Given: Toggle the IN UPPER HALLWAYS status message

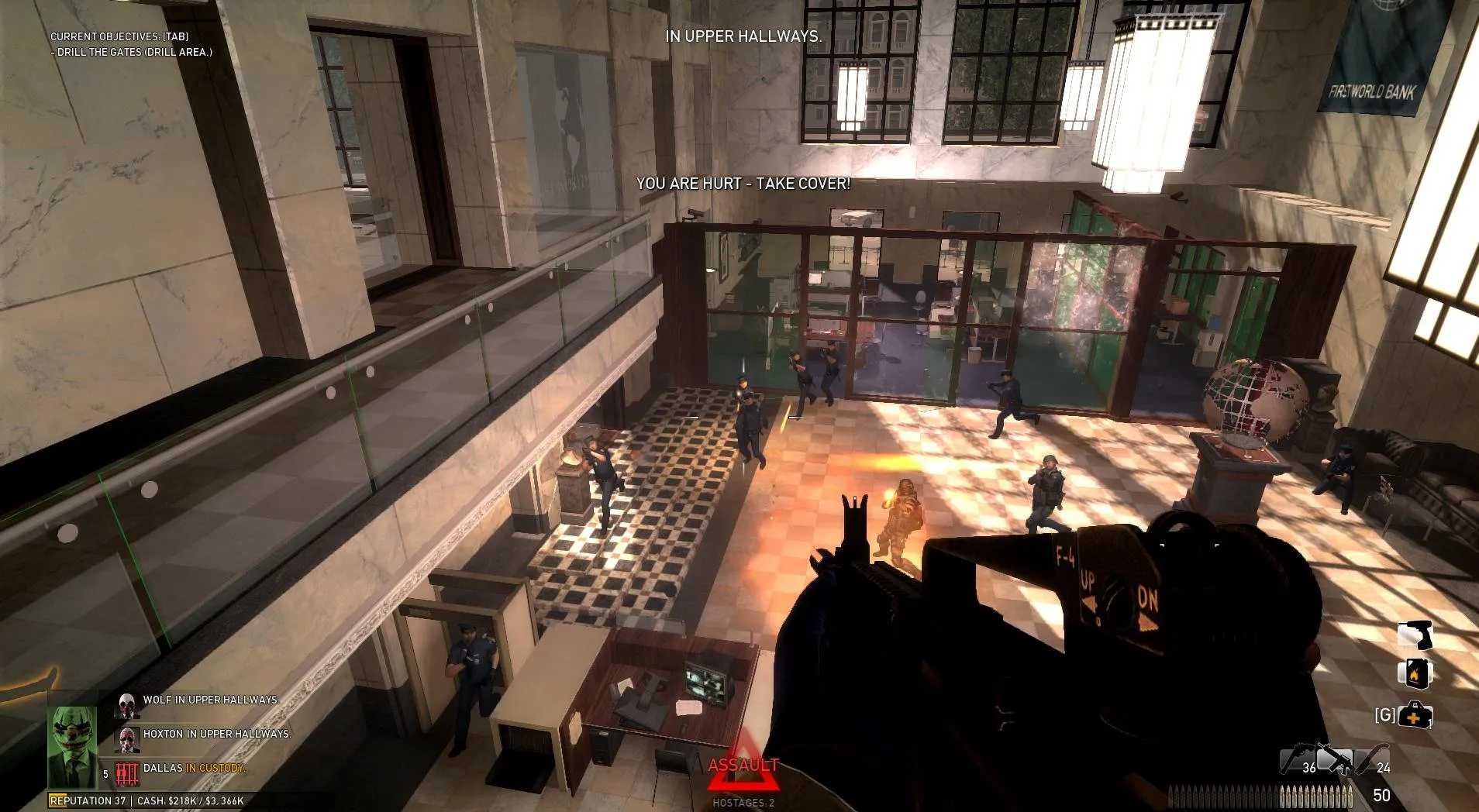Looking at the screenshot, I should (x=743, y=36).
